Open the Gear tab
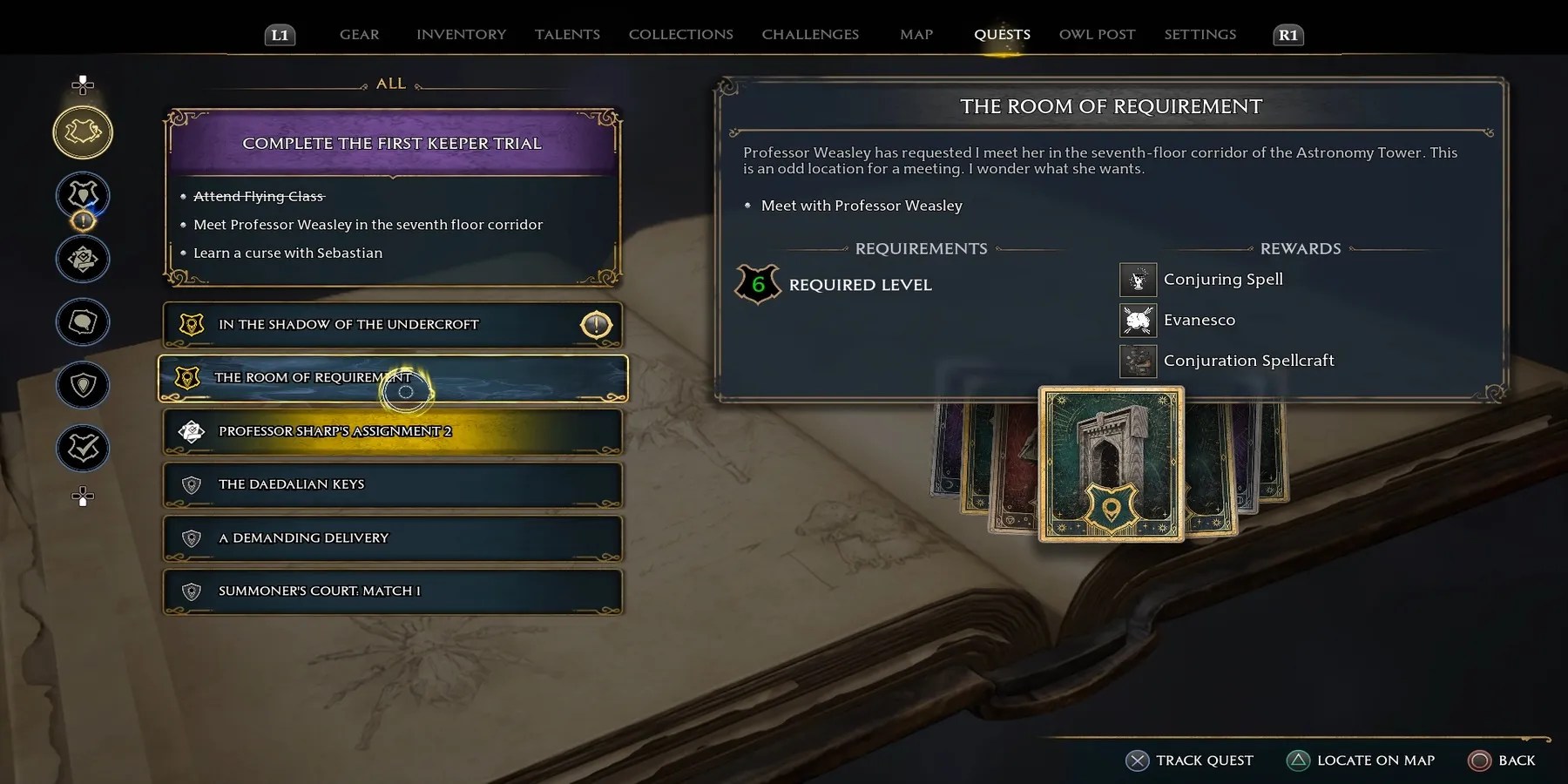The width and height of the screenshot is (1568, 784). click(x=359, y=34)
